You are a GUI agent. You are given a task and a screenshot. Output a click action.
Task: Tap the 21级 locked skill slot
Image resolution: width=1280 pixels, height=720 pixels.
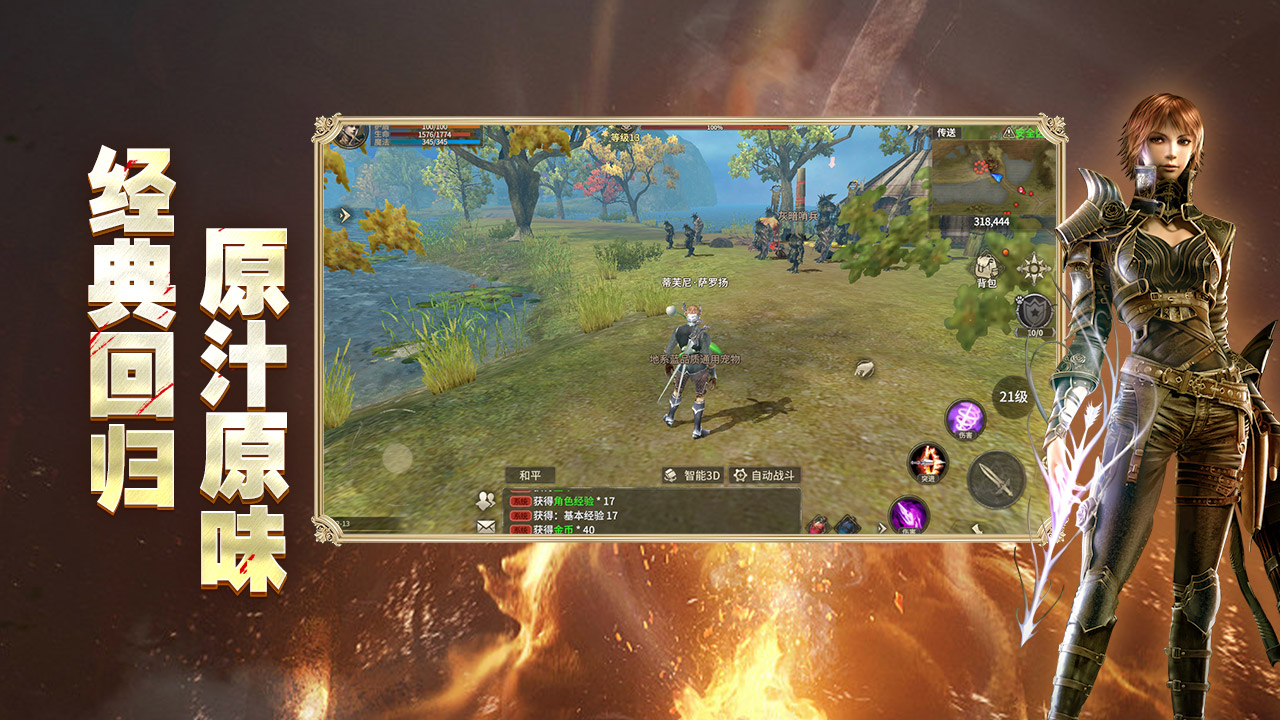[x=1011, y=396]
